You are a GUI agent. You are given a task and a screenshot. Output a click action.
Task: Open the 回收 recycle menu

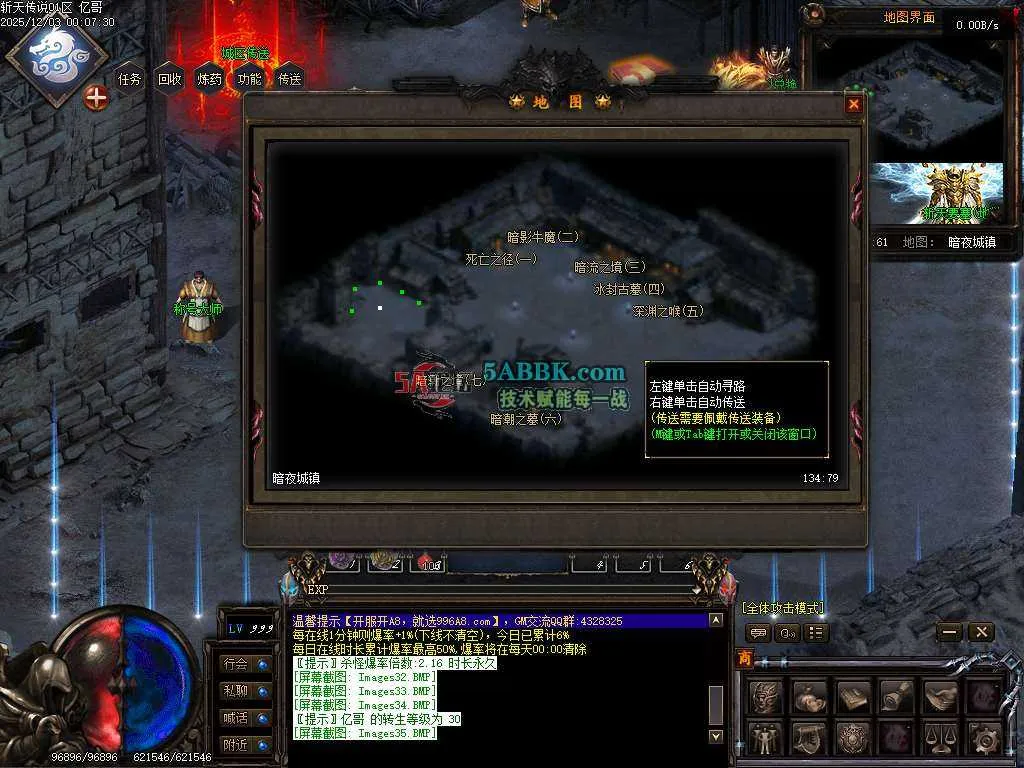[170, 79]
